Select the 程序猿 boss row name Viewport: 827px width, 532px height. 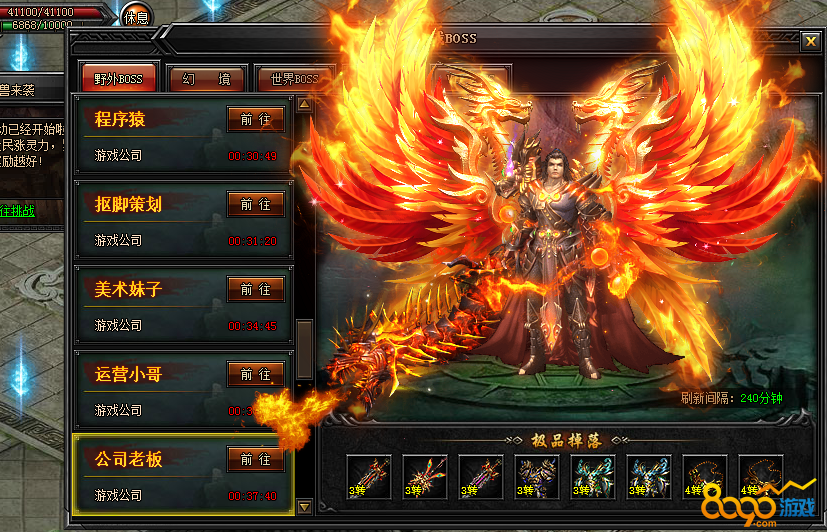click(x=121, y=119)
